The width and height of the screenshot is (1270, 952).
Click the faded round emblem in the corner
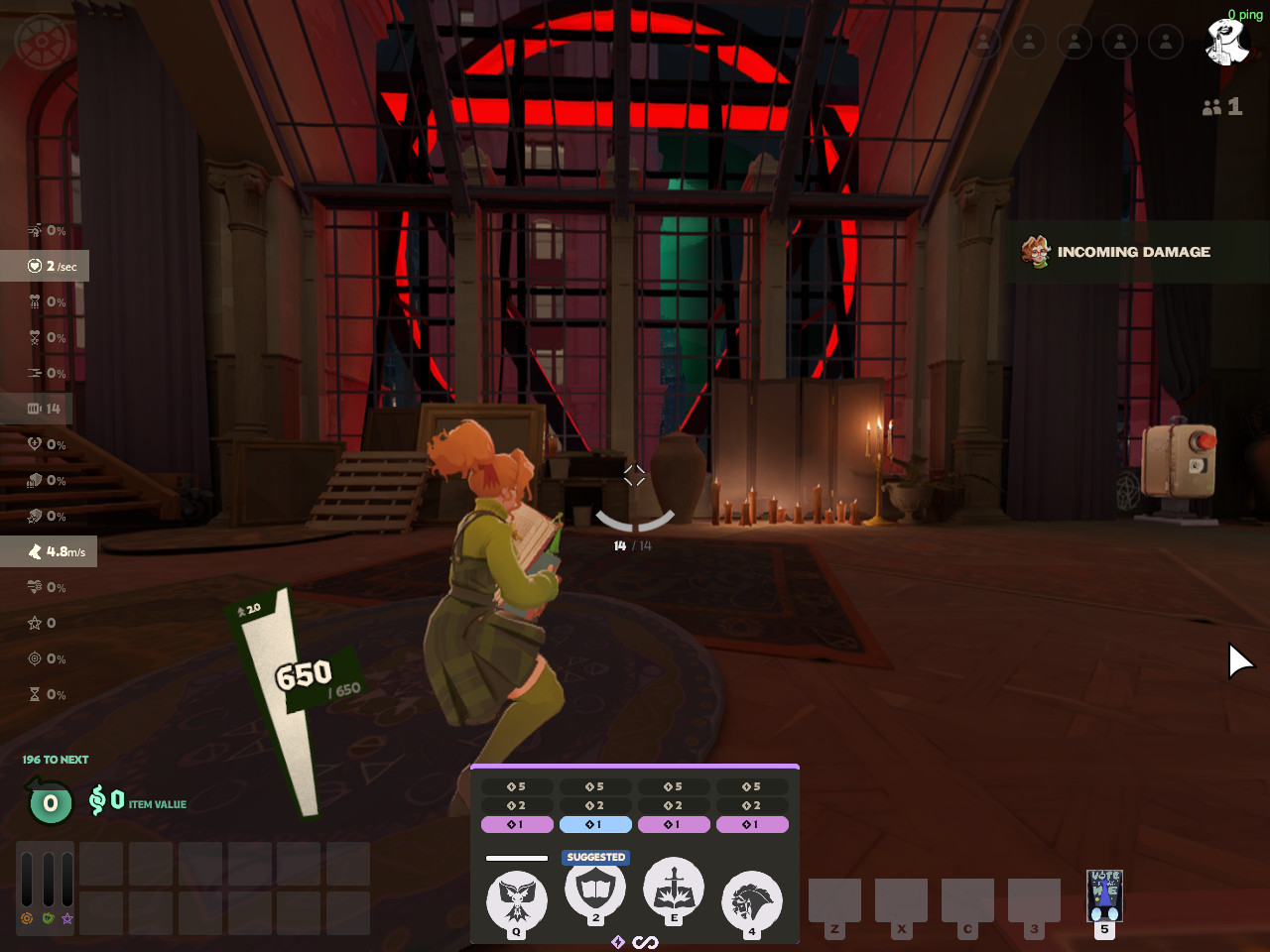click(x=42, y=43)
